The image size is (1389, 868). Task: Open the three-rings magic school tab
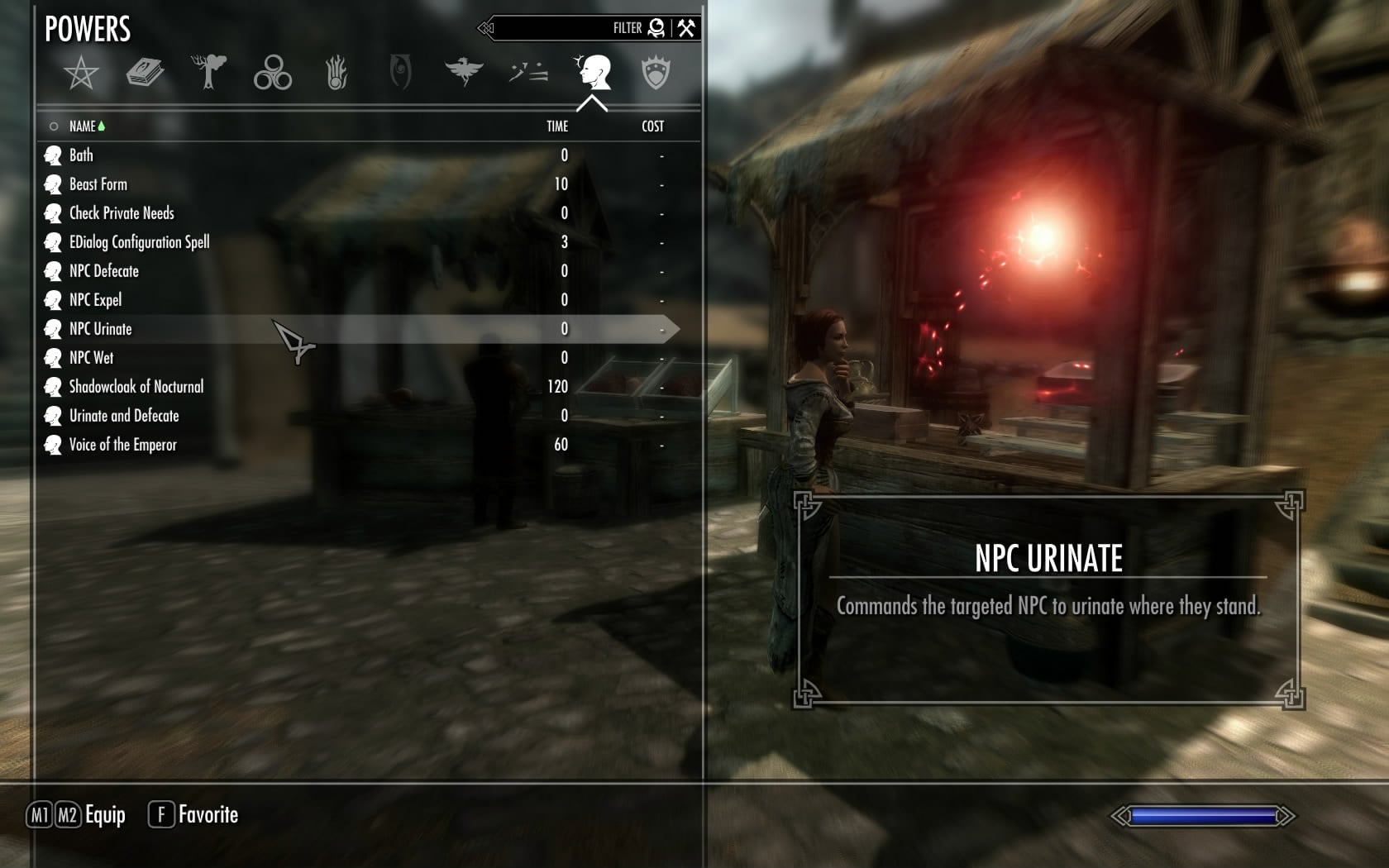click(273, 73)
